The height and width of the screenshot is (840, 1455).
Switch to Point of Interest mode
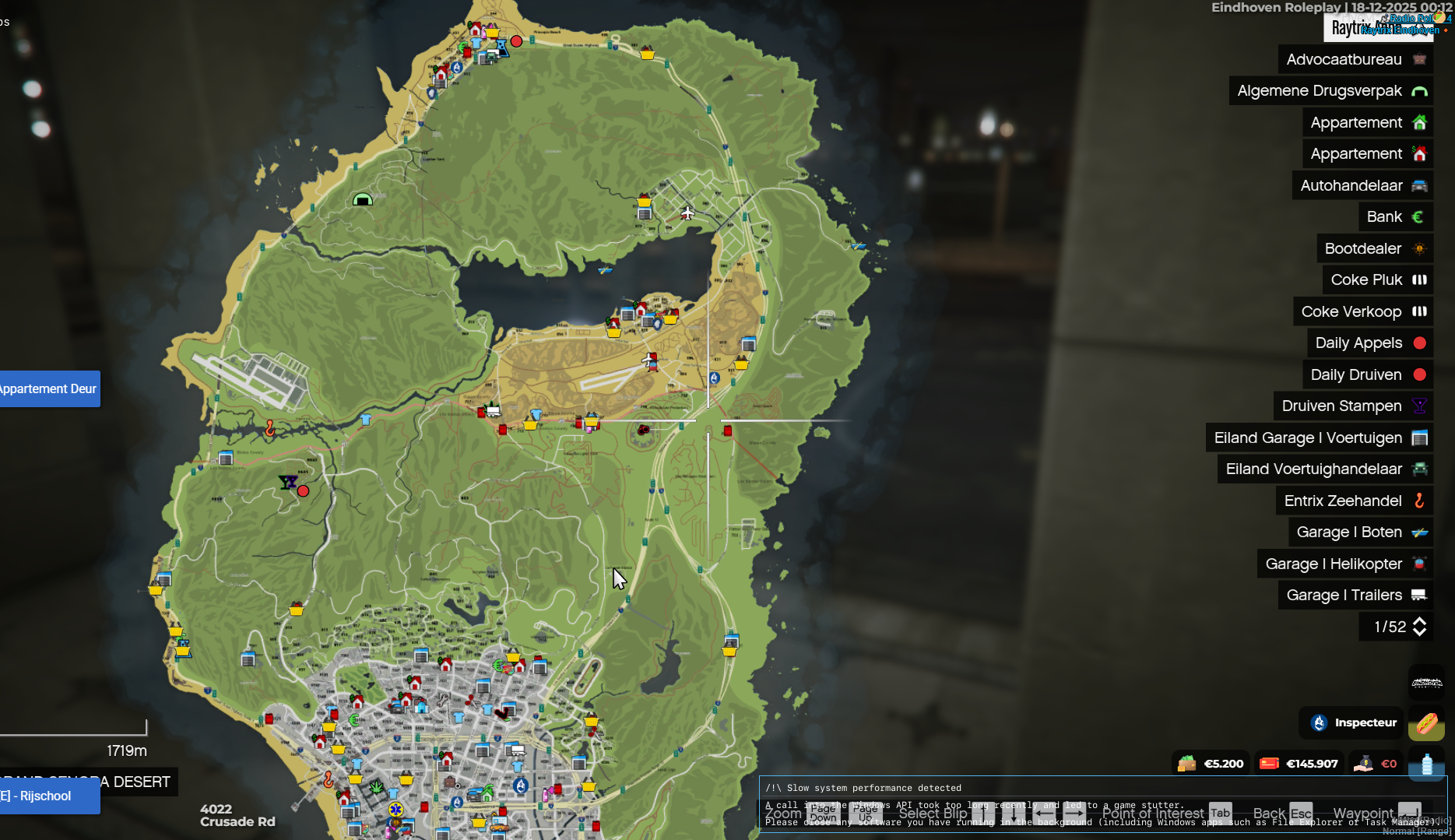(x=1153, y=813)
